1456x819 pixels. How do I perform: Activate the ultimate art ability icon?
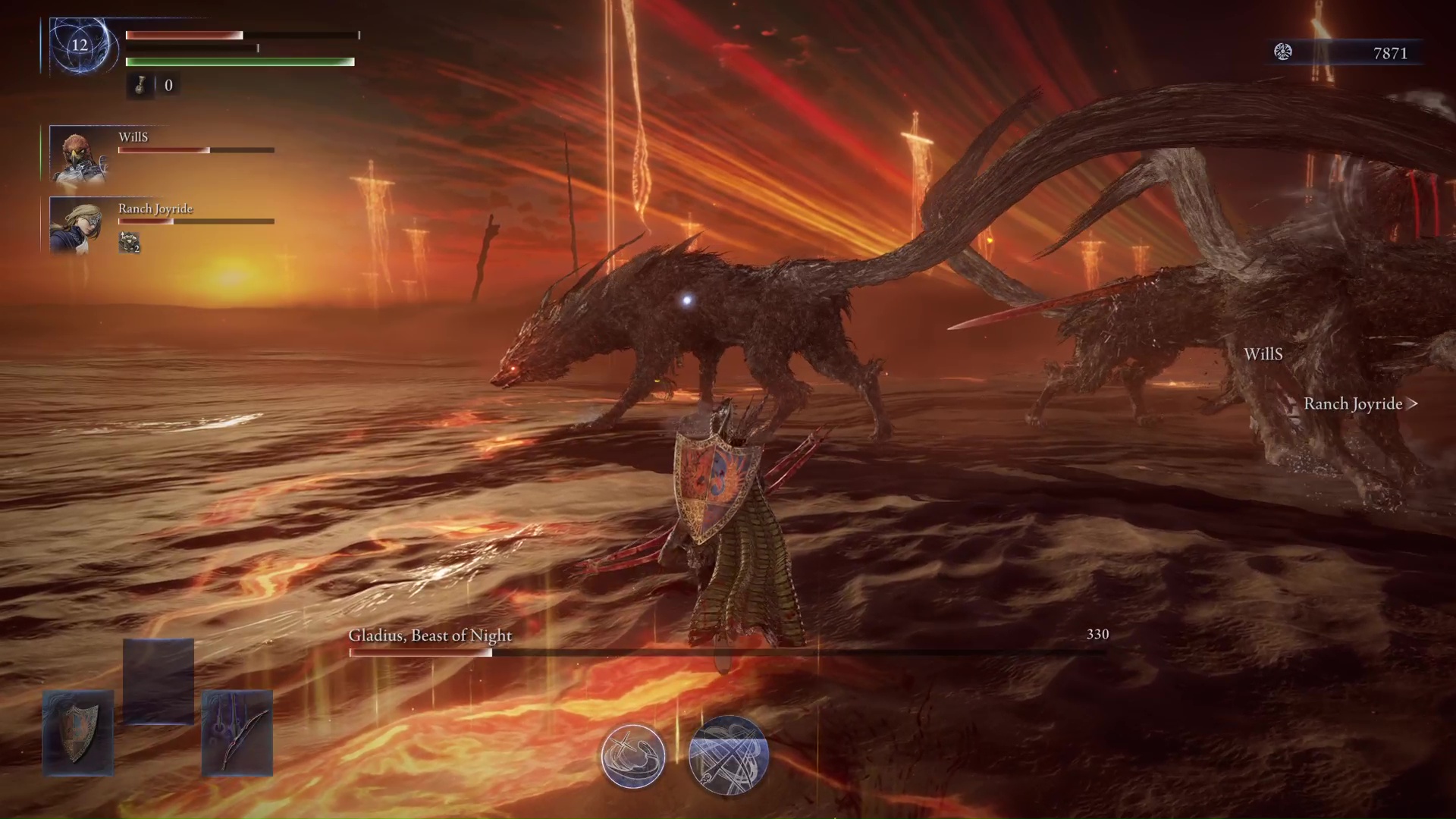coord(729,755)
